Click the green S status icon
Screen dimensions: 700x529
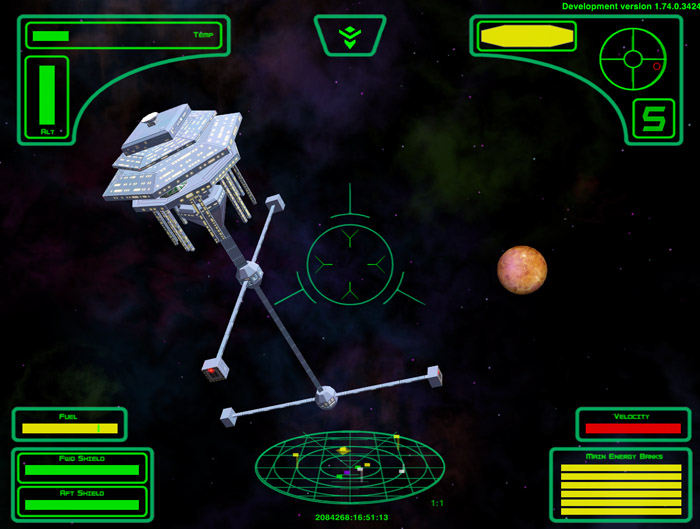[x=653, y=120]
